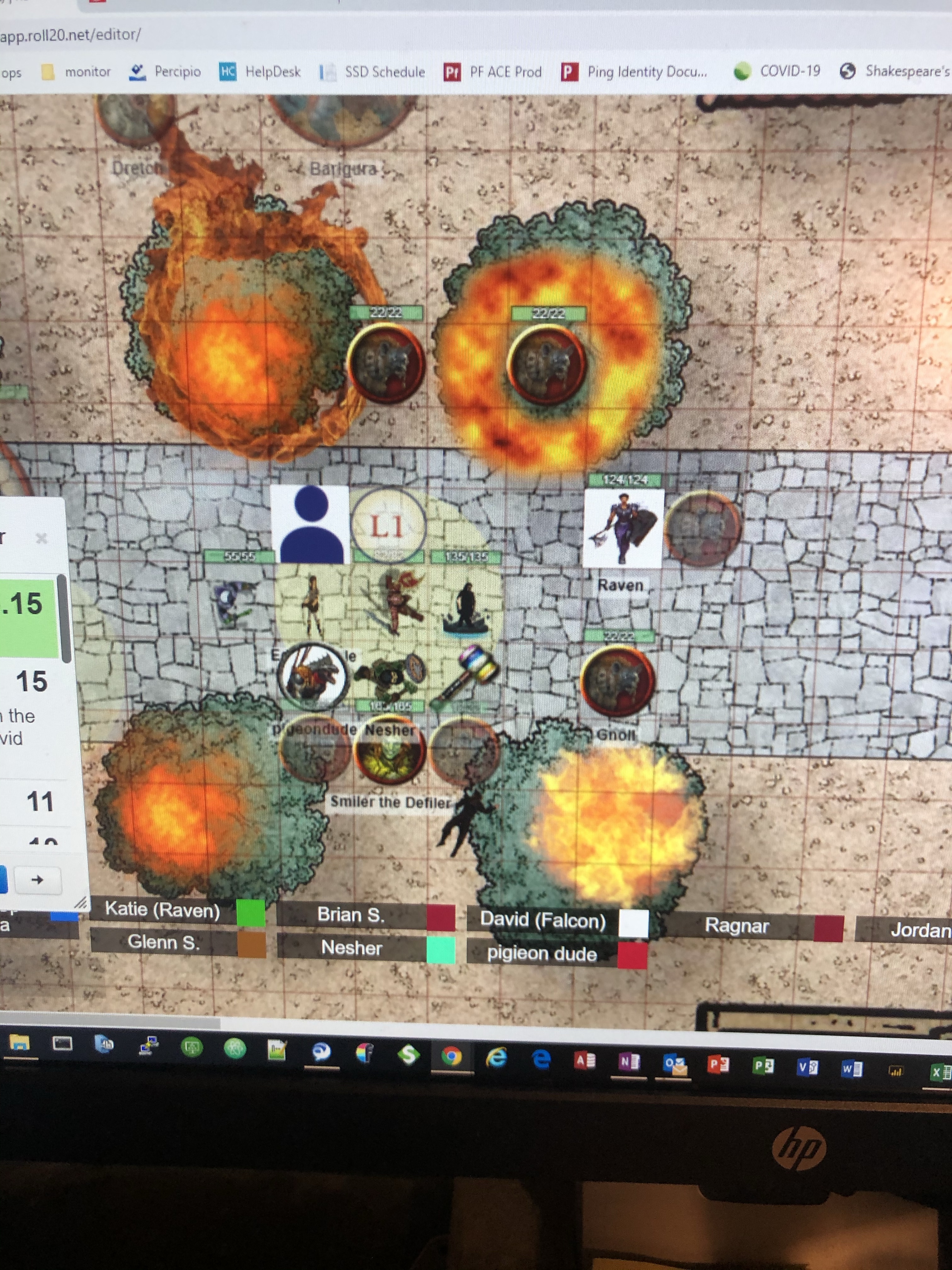The width and height of the screenshot is (952, 1270).
Task: Select the Raven character token
Action: 623,527
